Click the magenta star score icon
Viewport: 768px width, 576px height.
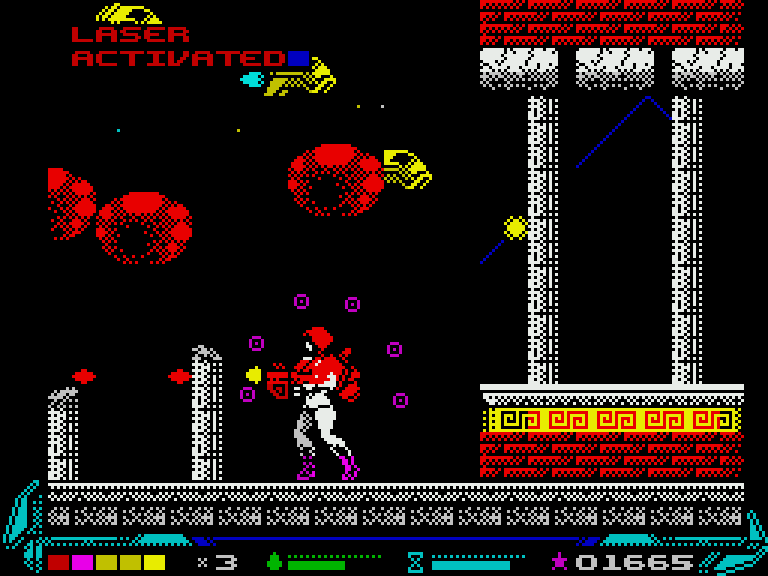tap(560, 561)
